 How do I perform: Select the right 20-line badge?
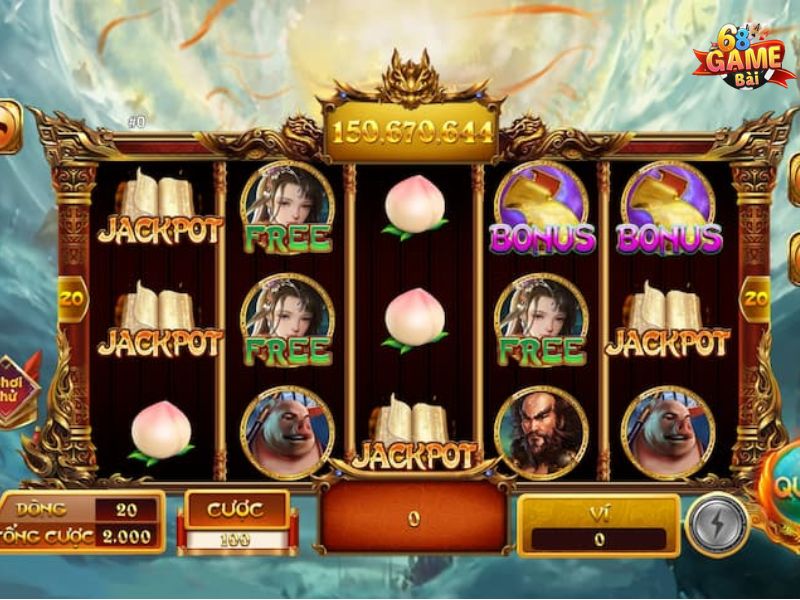click(755, 297)
